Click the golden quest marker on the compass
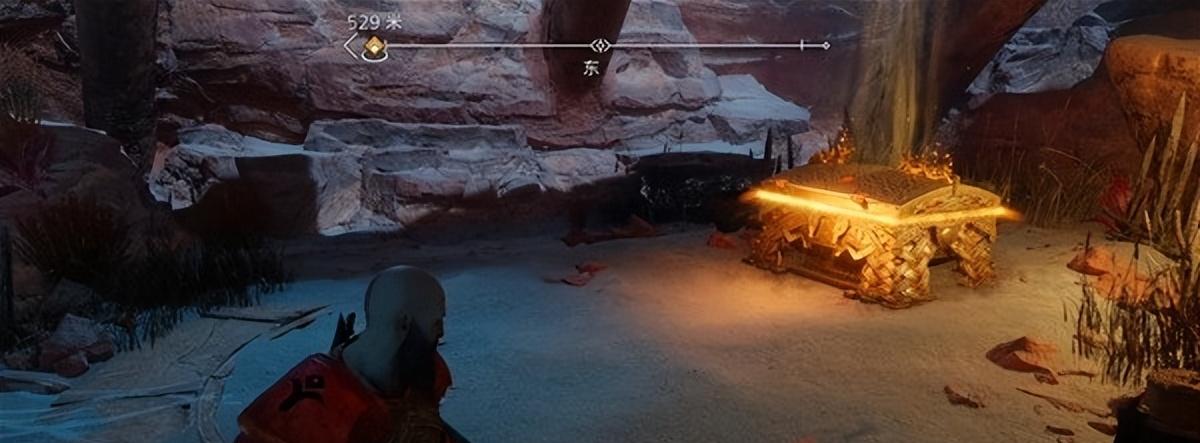Image resolution: width=1200 pixels, height=443 pixels. point(375,46)
